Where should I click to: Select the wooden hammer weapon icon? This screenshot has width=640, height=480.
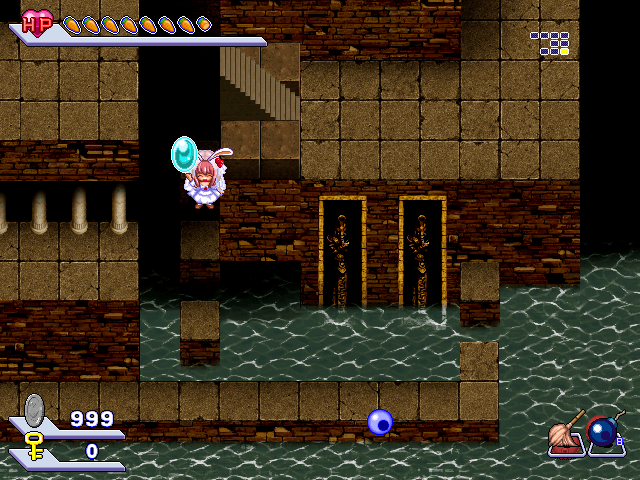tap(566, 433)
